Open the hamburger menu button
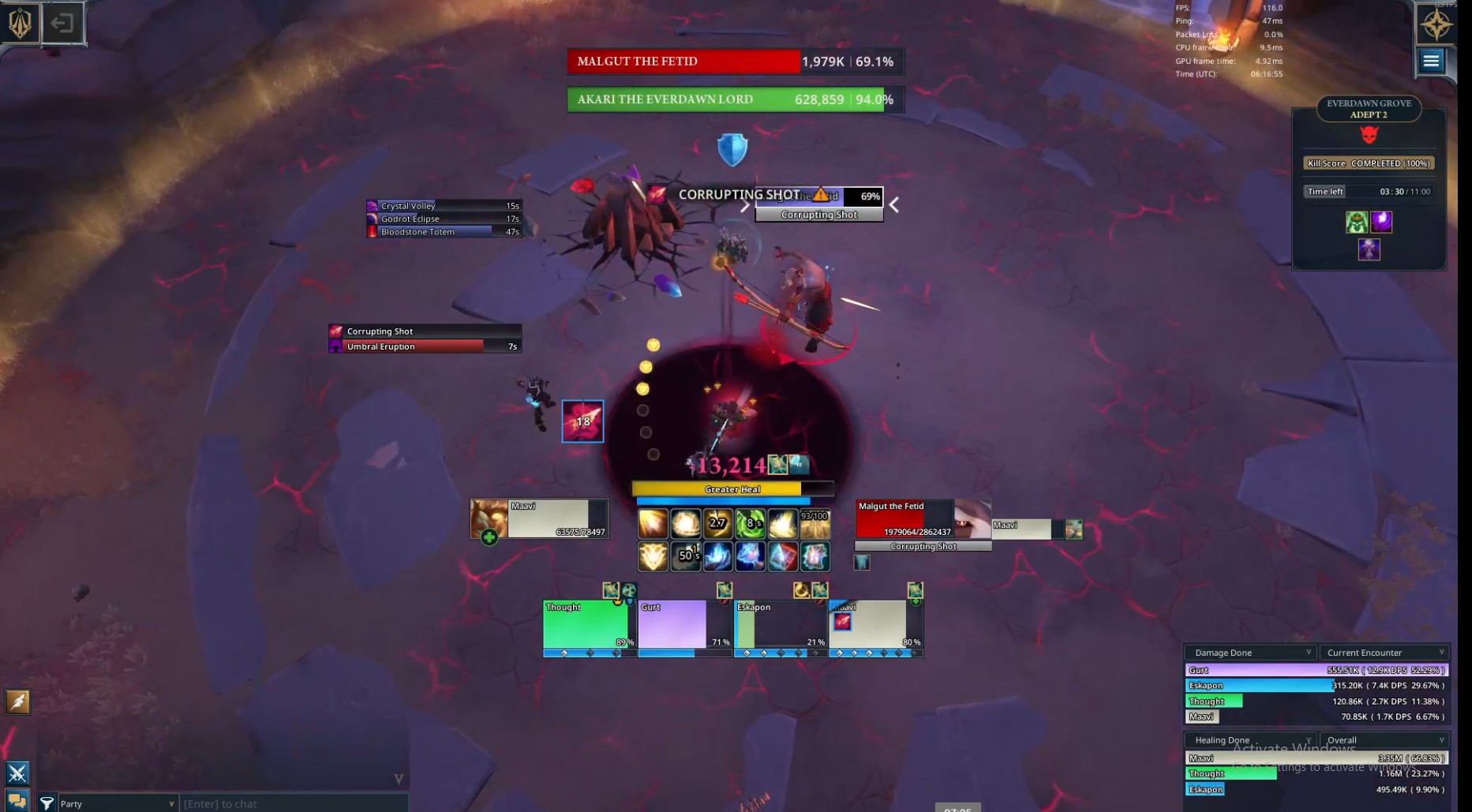1472x812 pixels. click(1431, 61)
